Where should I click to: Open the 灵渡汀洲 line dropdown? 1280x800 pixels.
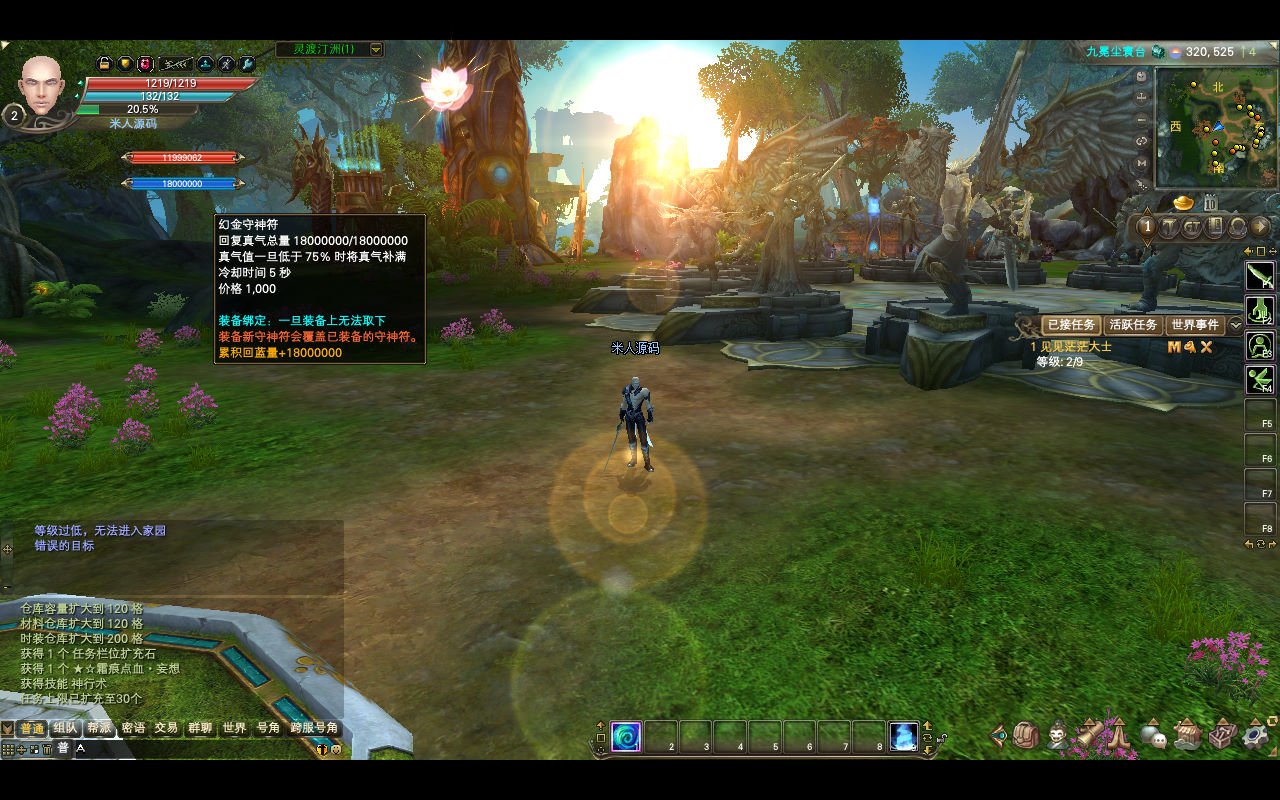point(376,49)
